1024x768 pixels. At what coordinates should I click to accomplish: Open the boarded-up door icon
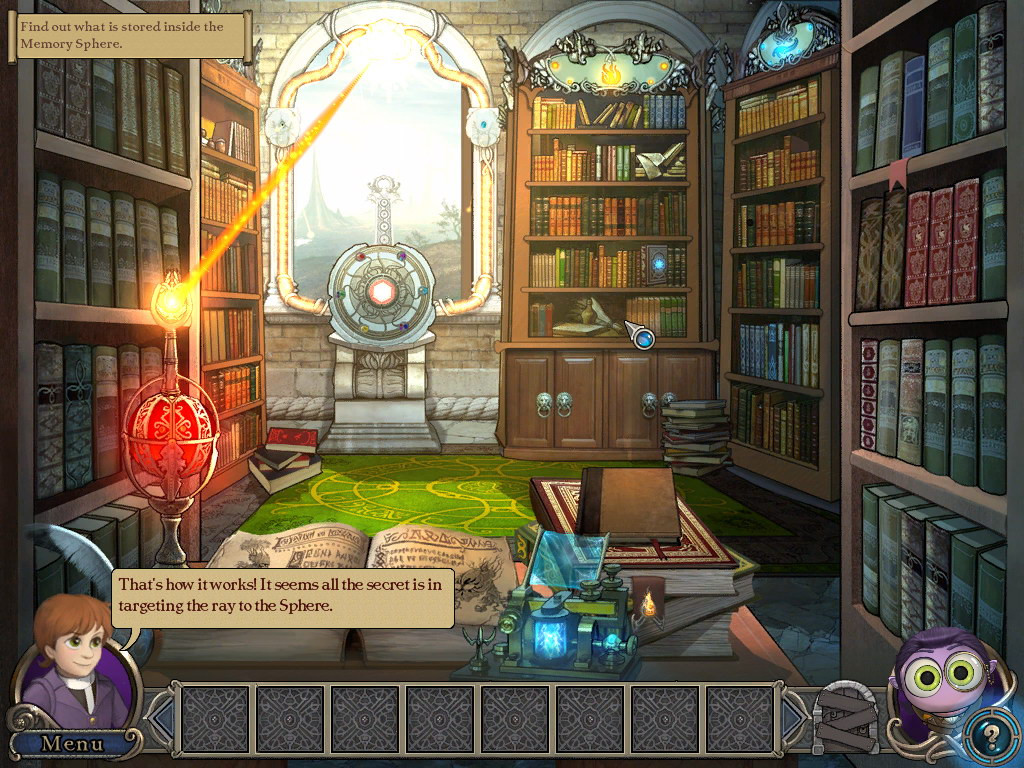pos(845,716)
